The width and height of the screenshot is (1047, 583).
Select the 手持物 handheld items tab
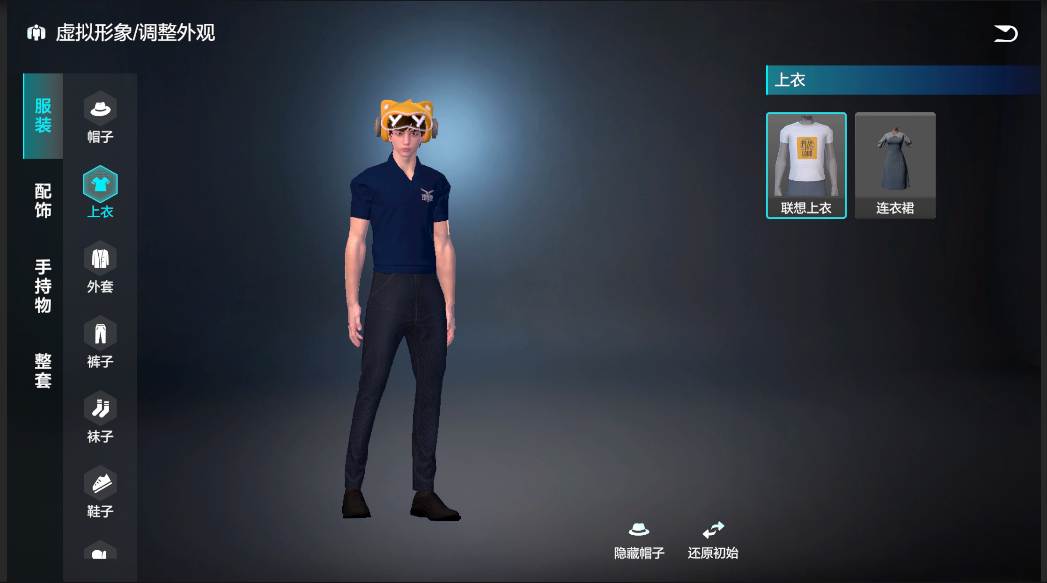point(43,286)
